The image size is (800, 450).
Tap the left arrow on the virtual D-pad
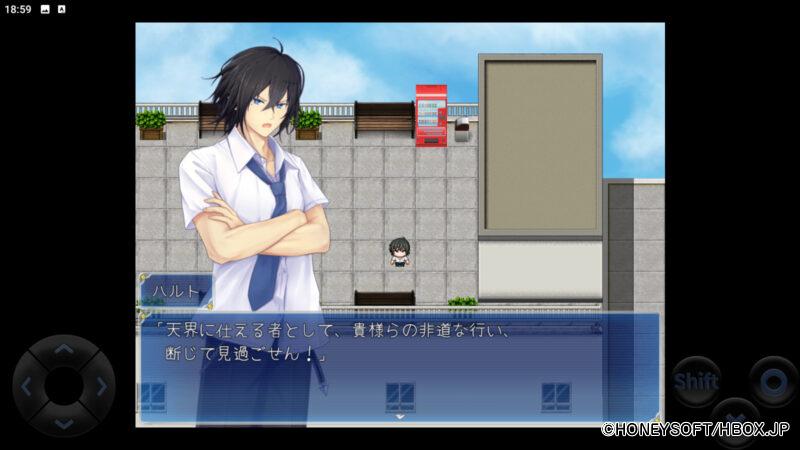tap(27, 386)
